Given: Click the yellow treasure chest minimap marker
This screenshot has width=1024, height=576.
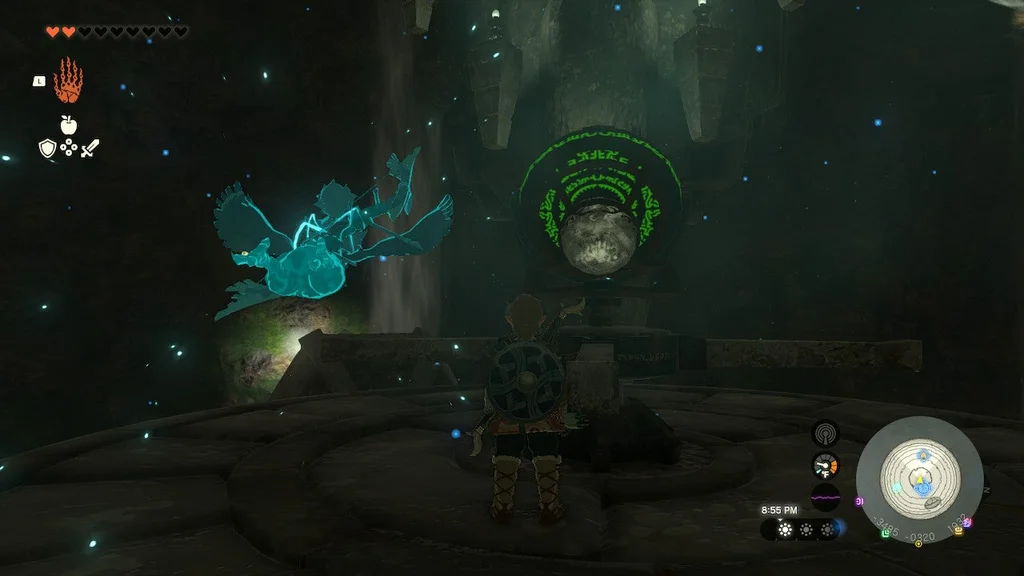Looking at the screenshot, I should tap(959, 530).
